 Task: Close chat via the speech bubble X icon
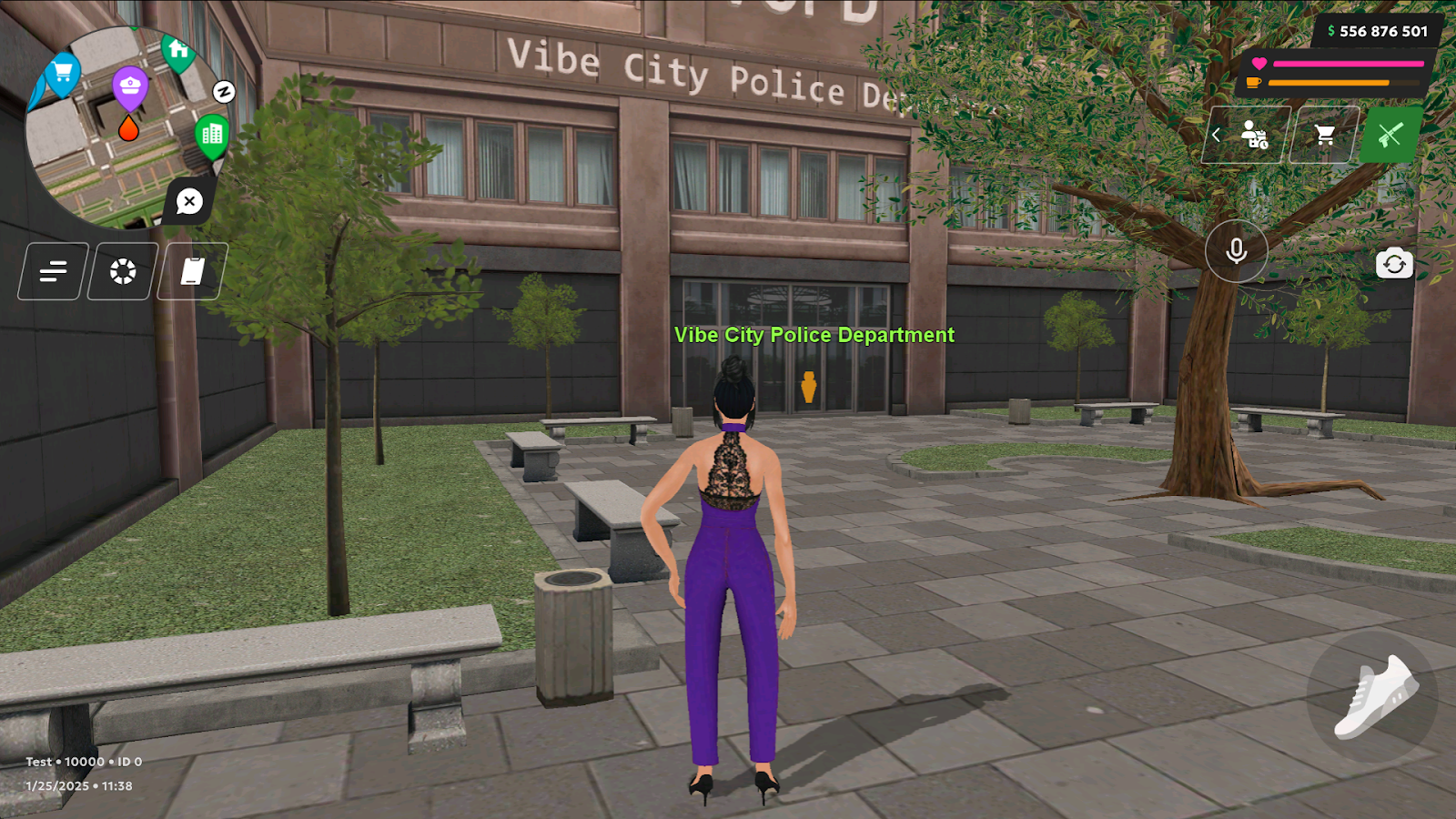pyautogui.click(x=189, y=201)
